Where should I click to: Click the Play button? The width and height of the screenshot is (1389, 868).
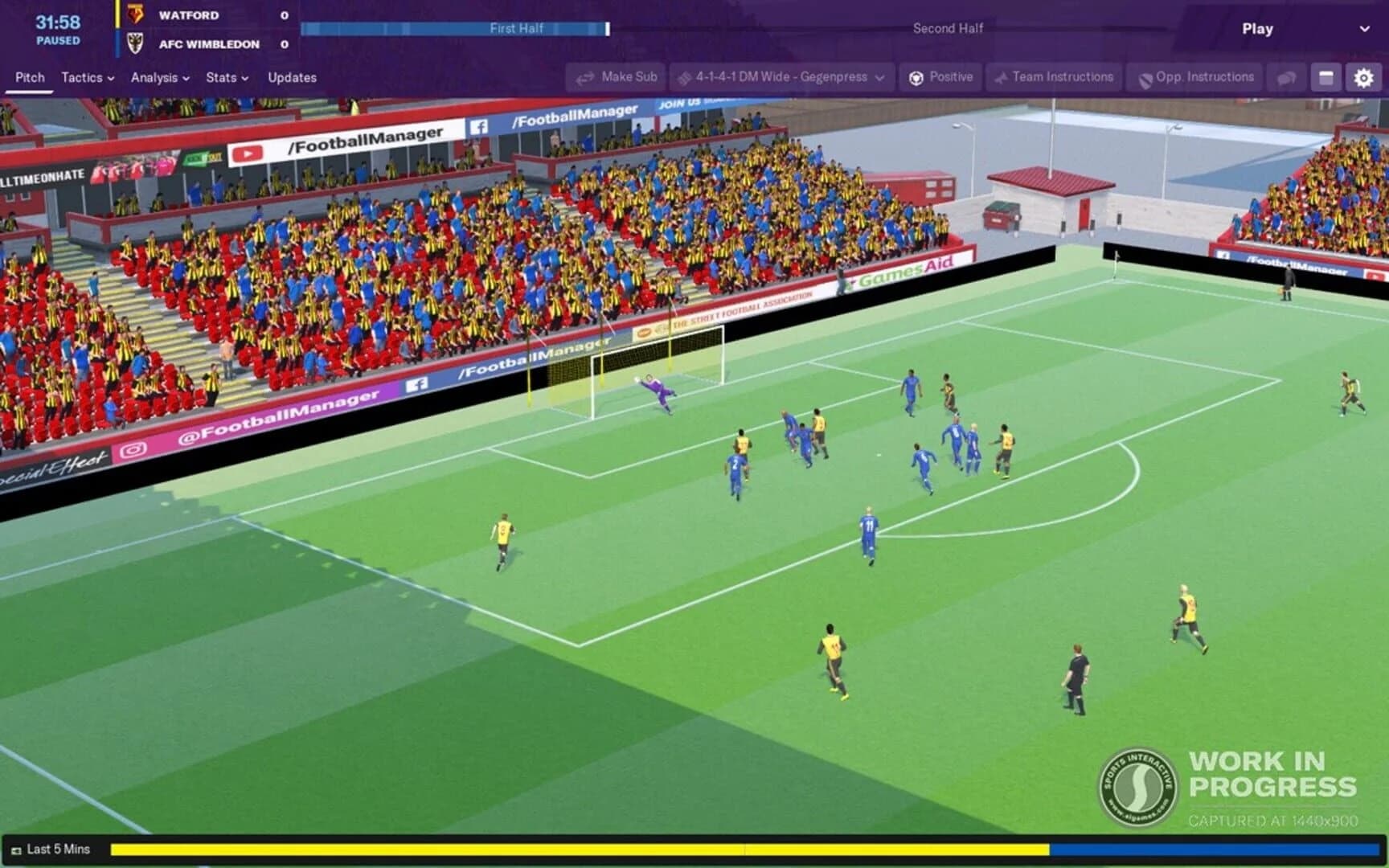tap(1256, 28)
